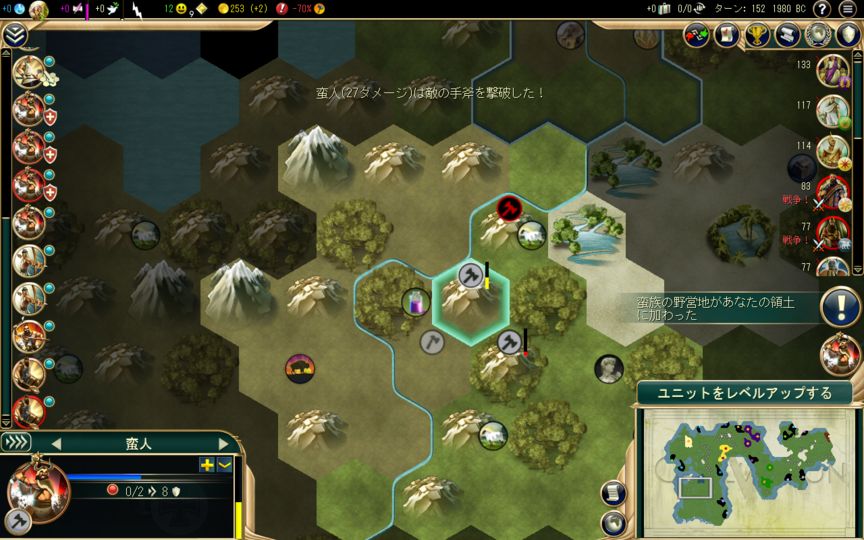The height and width of the screenshot is (540, 864).
Task: Toggle the unit list arrows button
Action: (x=17, y=442)
